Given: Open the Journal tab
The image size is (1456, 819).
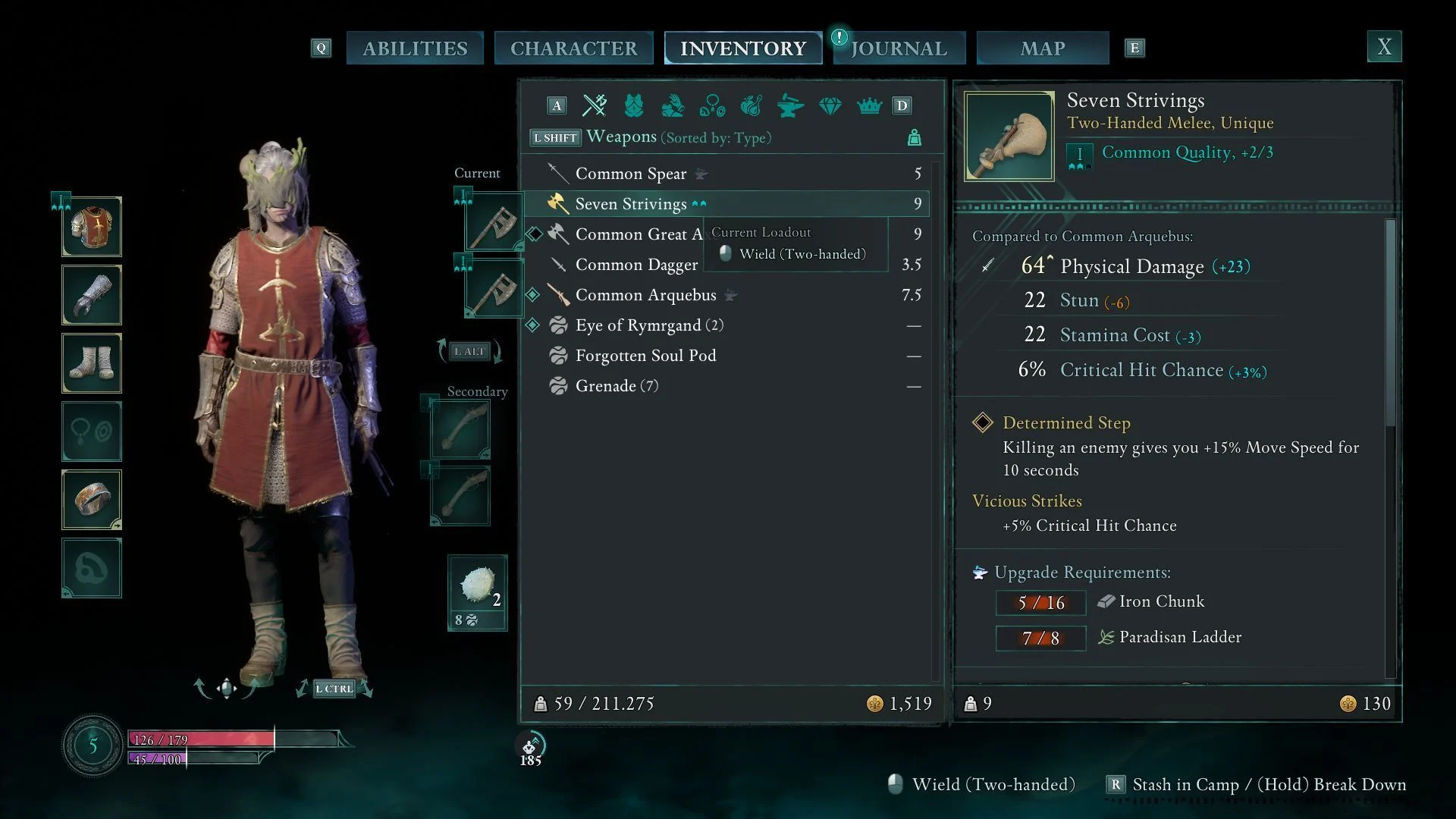Looking at the screenshot, I should [899, 49].
